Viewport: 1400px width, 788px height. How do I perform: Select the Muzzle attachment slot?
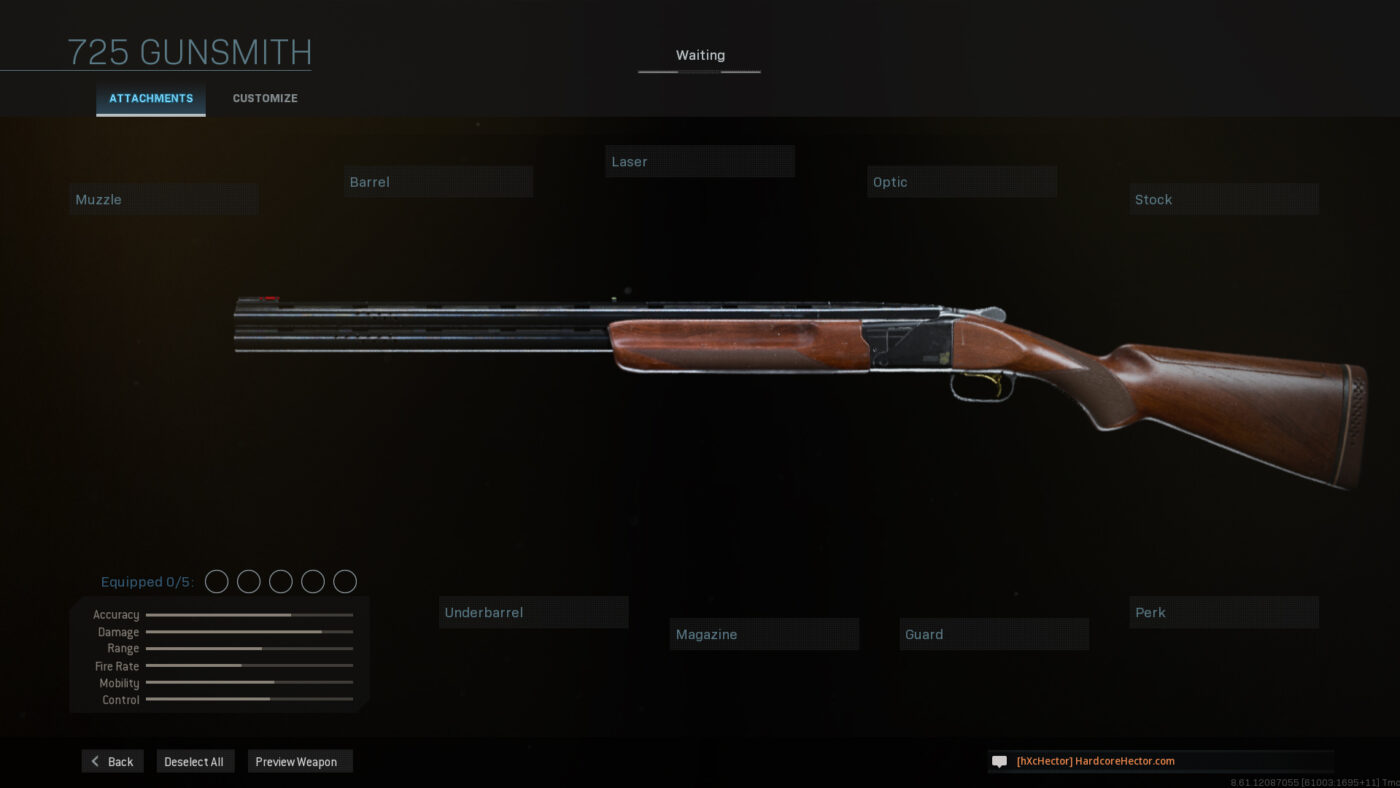[x=164, y=199]
